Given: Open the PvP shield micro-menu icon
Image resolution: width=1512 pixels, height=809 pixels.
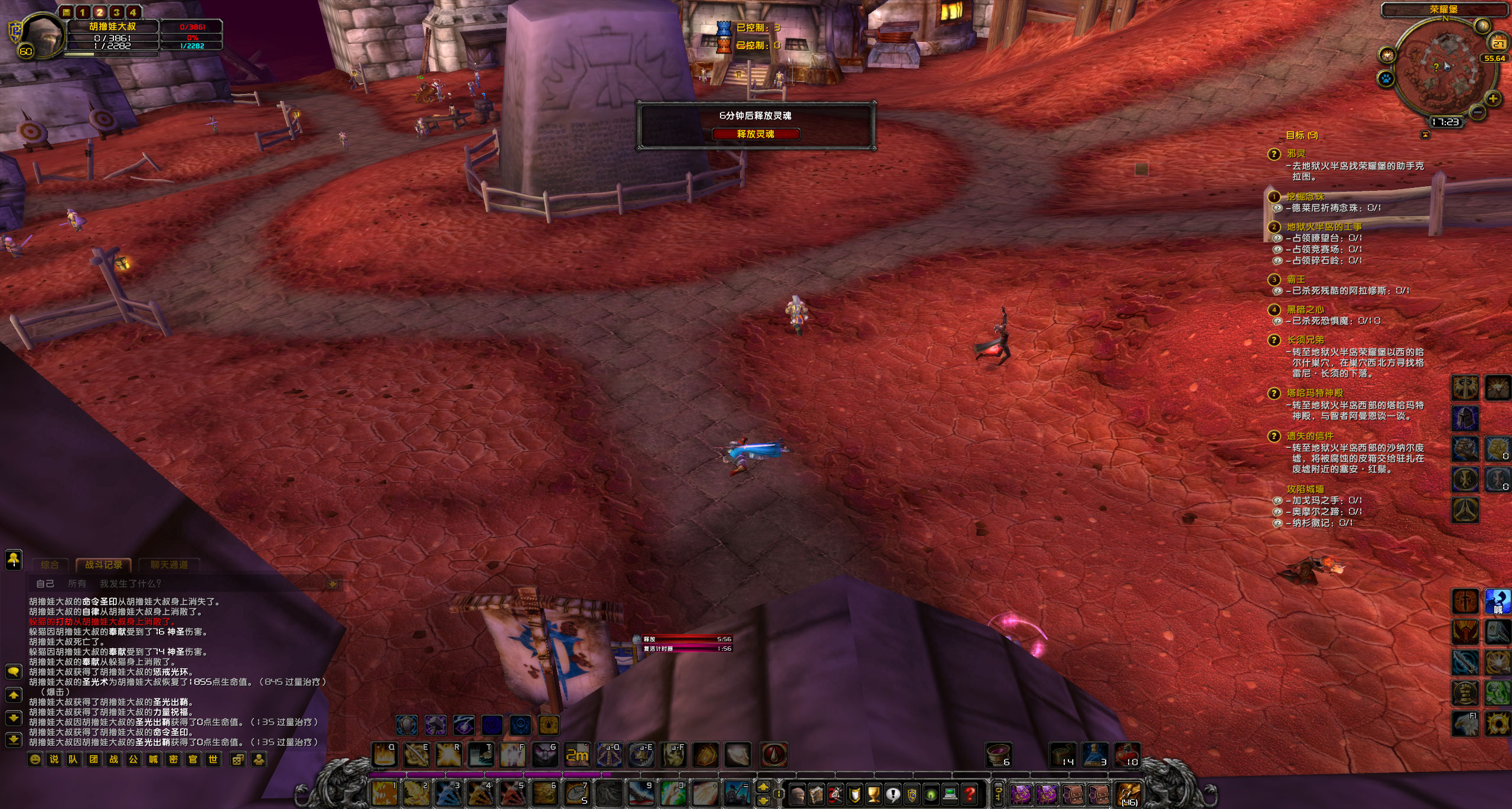Looking at the screenshot, I should click(x=911, y=795).
